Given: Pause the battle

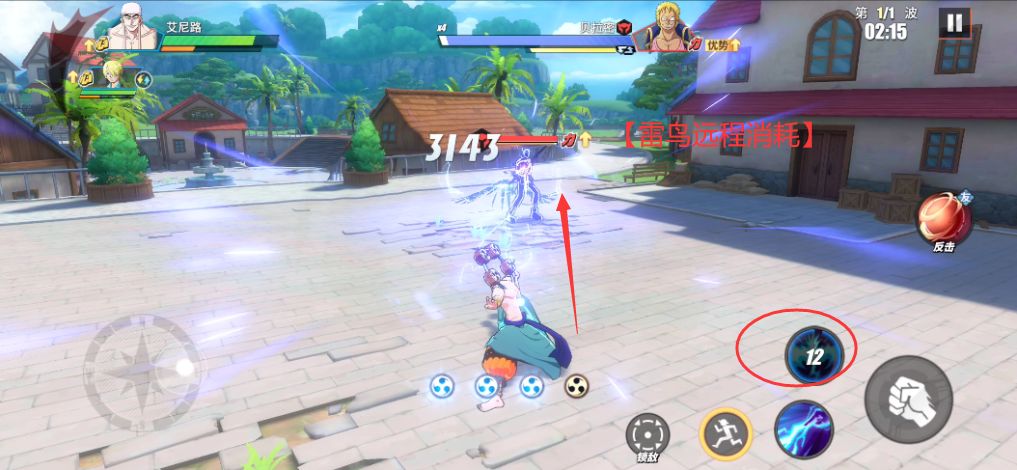Looking at the screenshot, I should point(955,23).
